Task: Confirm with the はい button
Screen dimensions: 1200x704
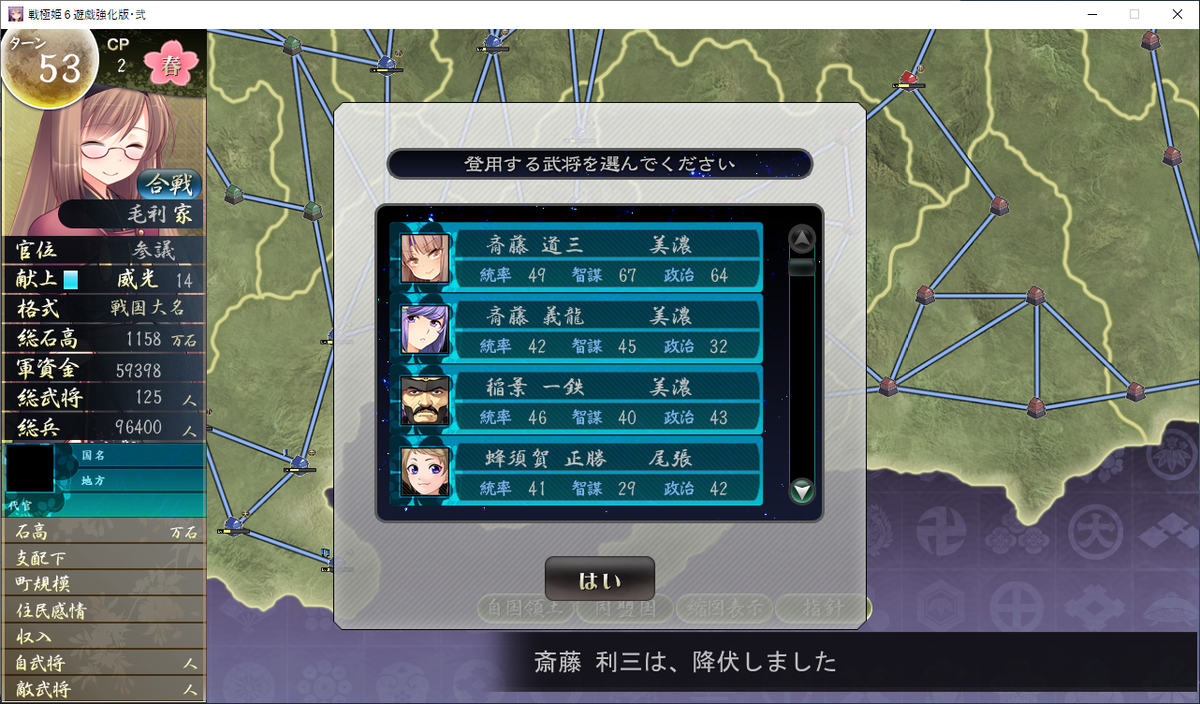Action: 599,580
